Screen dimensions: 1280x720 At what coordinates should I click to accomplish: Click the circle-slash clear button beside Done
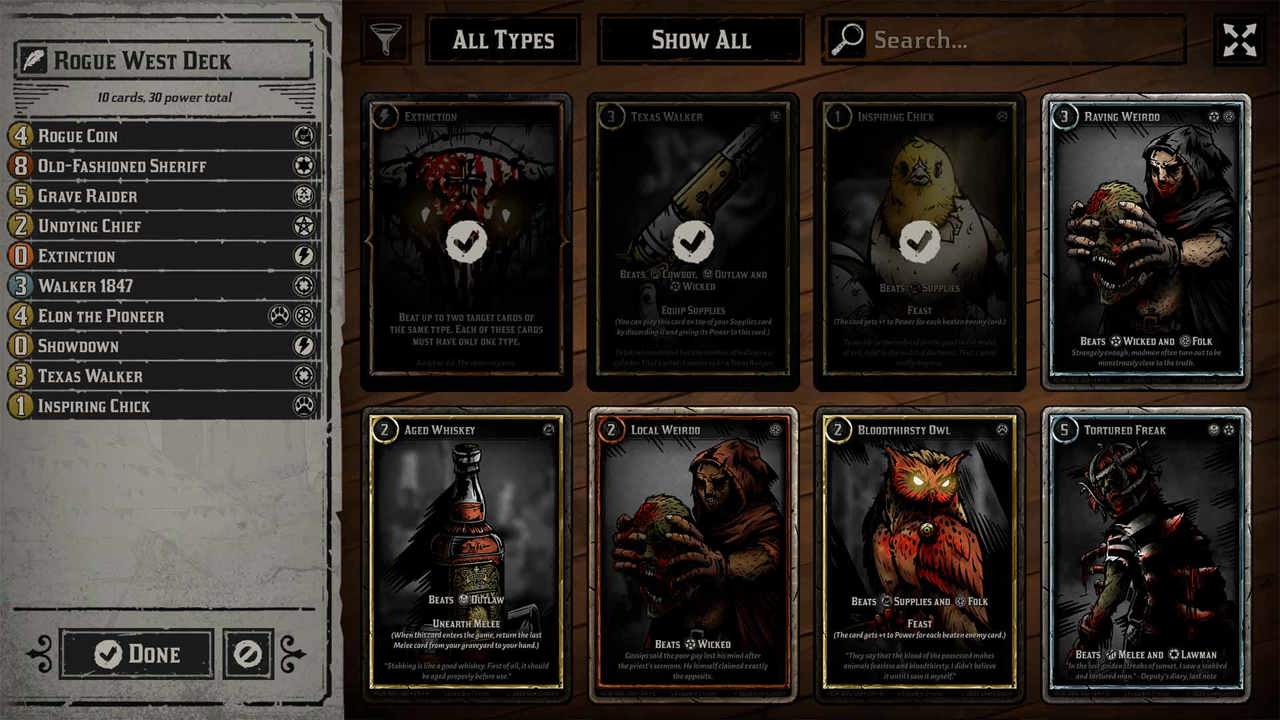pos(248,654)
